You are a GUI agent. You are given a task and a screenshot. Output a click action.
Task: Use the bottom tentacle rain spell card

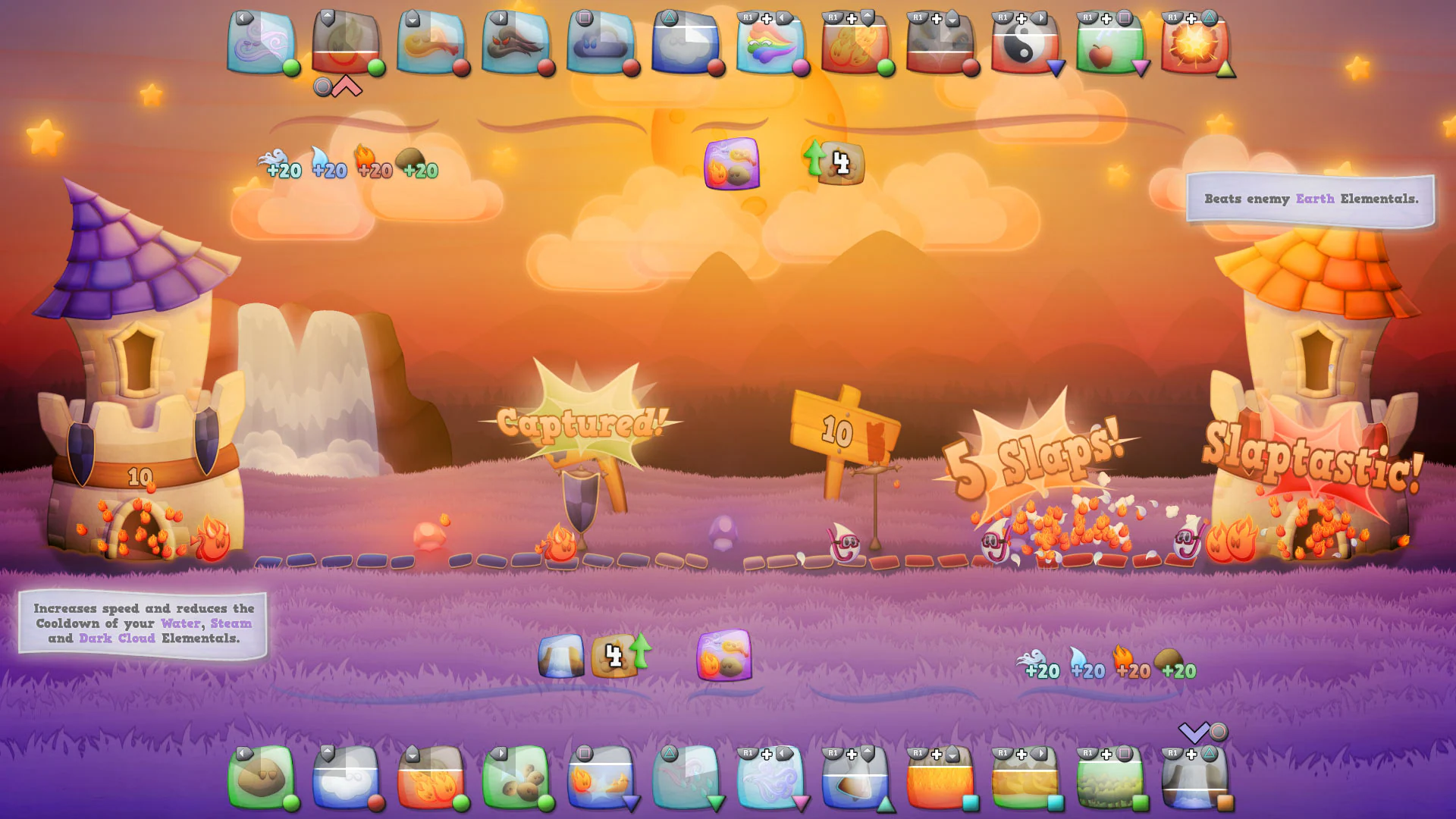click(686, 777)
